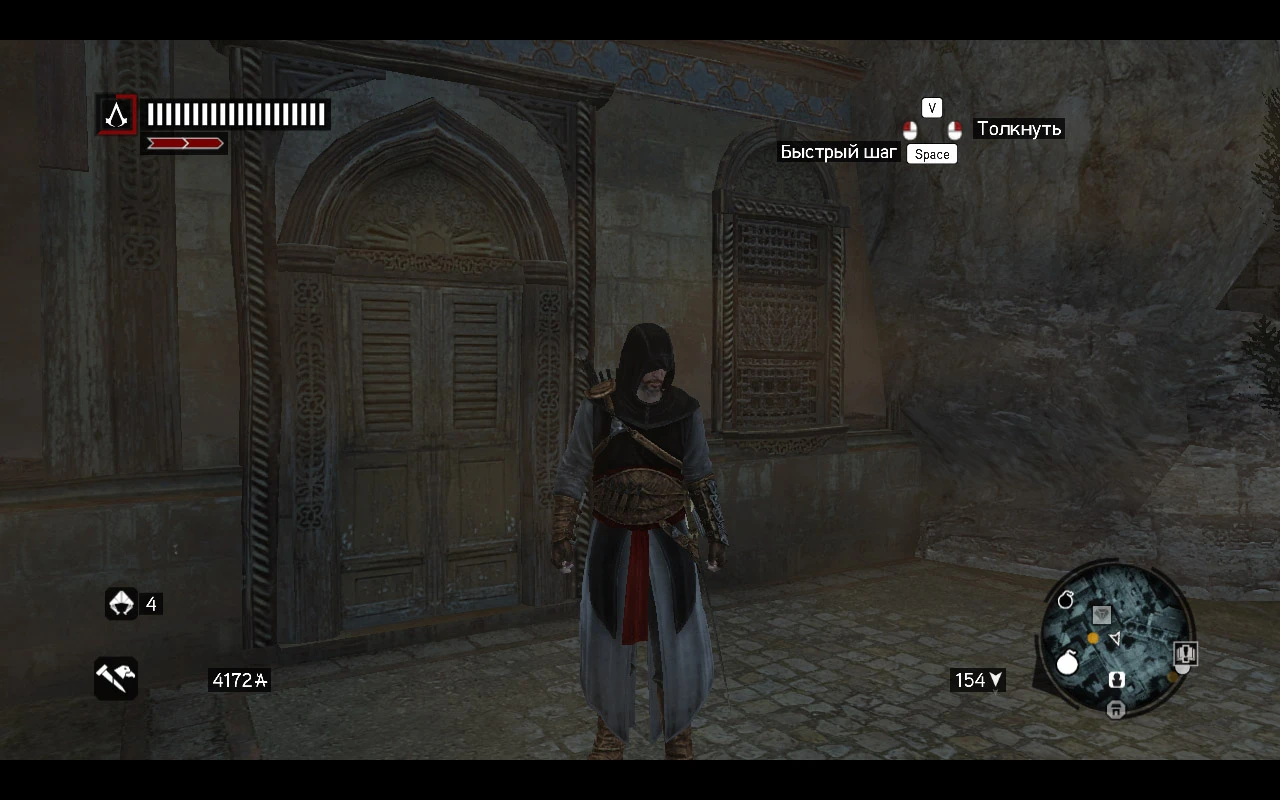Viewport: 1280px width, 800px height.
Task: Select the Assassin insignia emblem
Action: point(116,115)
